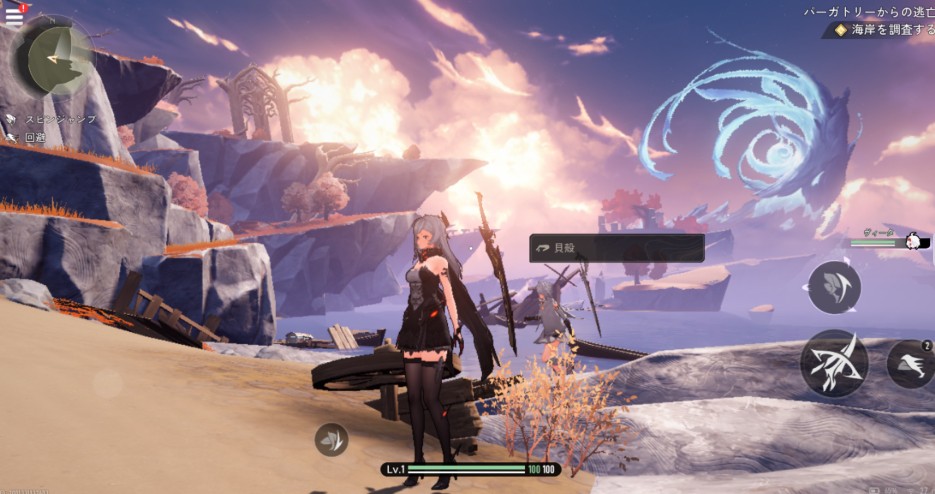935x494 pixels.
Task: Use the dash skill with 2 charges
Action: point(909,364)
